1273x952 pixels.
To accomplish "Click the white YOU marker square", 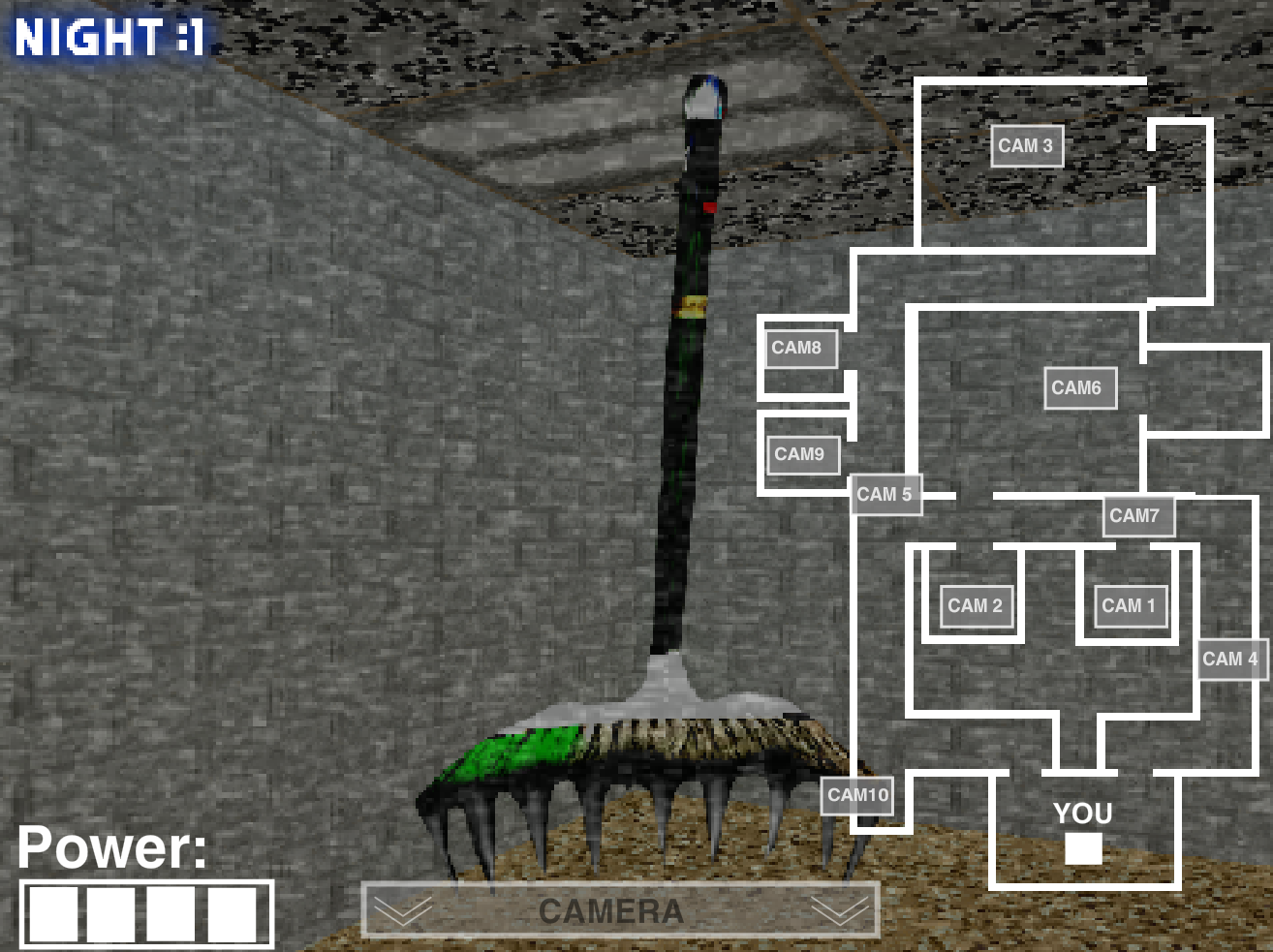I will pos(1082,850).
